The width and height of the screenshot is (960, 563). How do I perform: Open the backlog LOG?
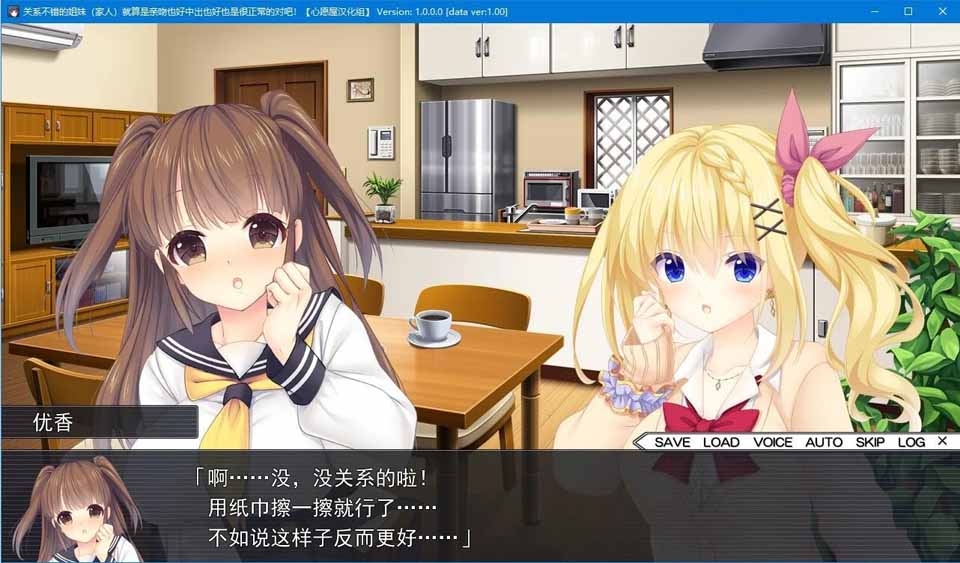point(911,442)
